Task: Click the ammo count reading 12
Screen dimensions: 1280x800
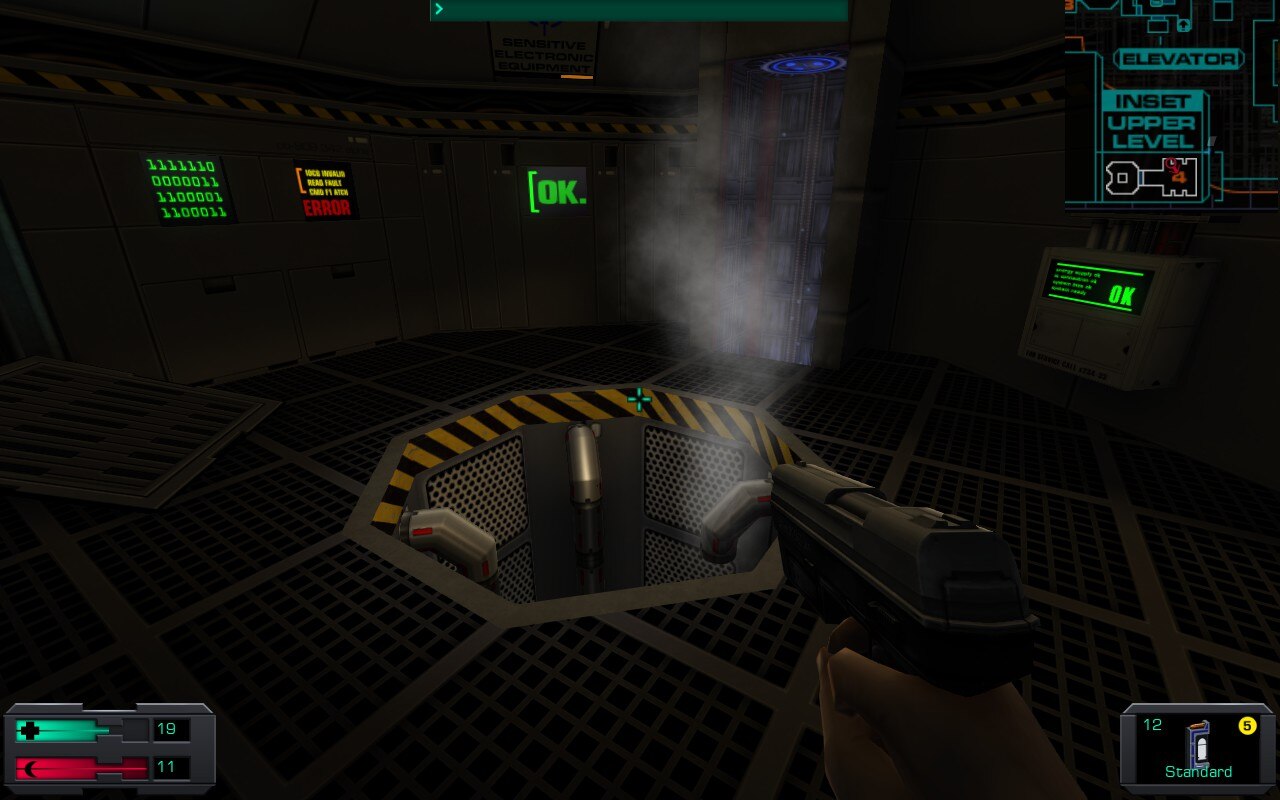Action: click(x=1153, y=724)
